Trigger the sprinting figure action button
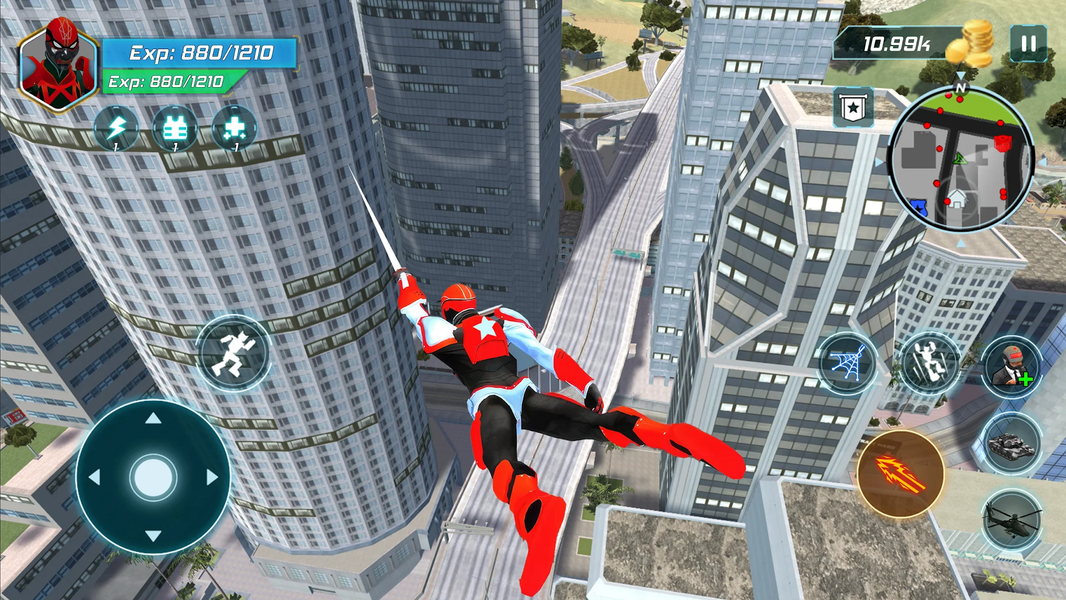The height and width of the screenshot is (600, 1066). click(x=232, y=353)
